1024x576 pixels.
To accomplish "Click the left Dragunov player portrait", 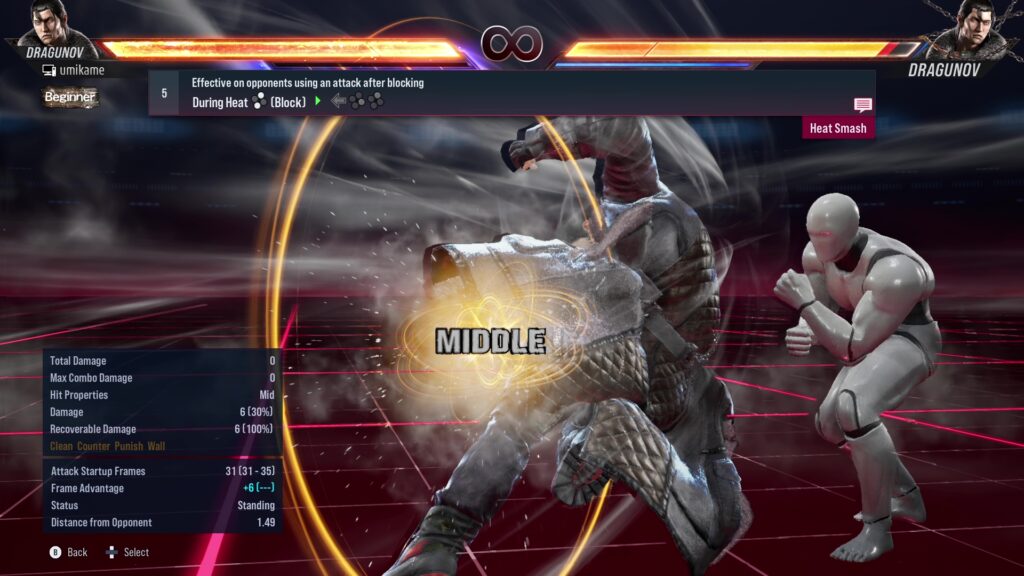I will point(53,28).
